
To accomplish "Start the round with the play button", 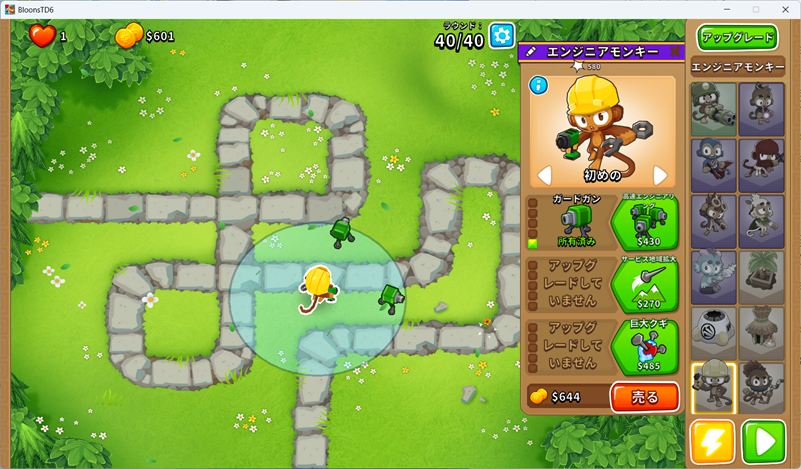I will (764, 441).
